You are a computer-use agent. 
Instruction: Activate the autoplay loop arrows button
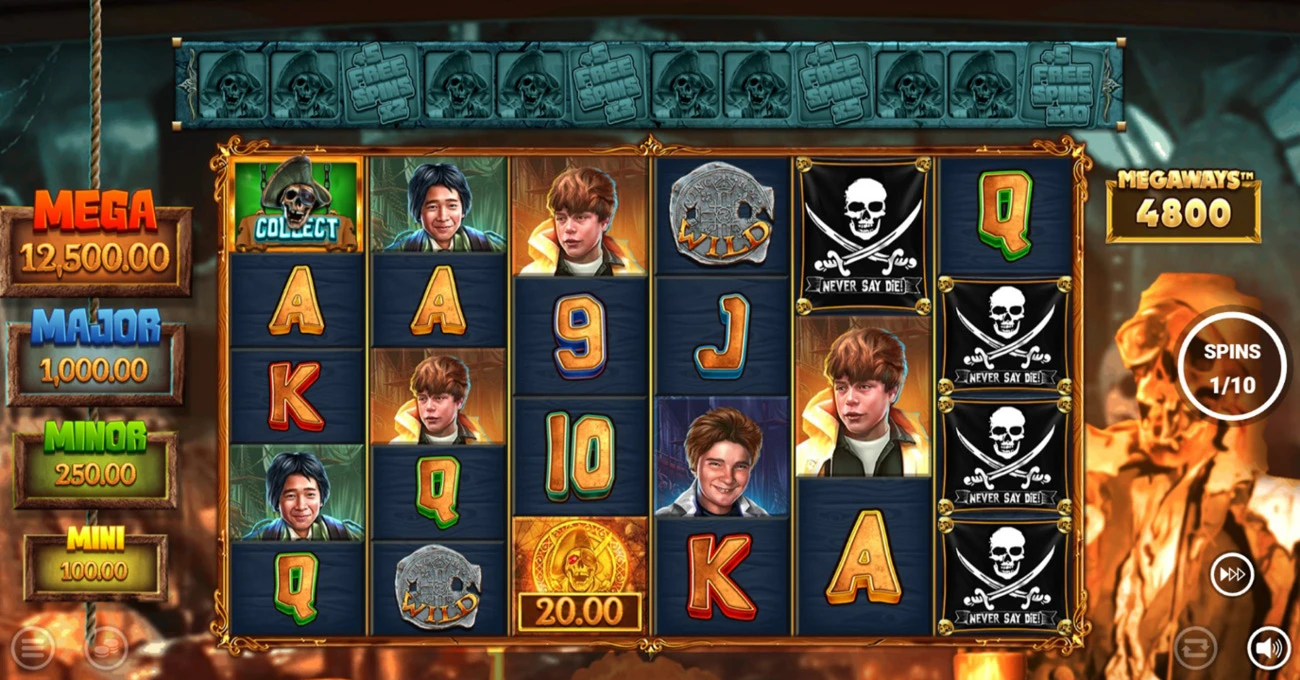(x=1195, y=648)
